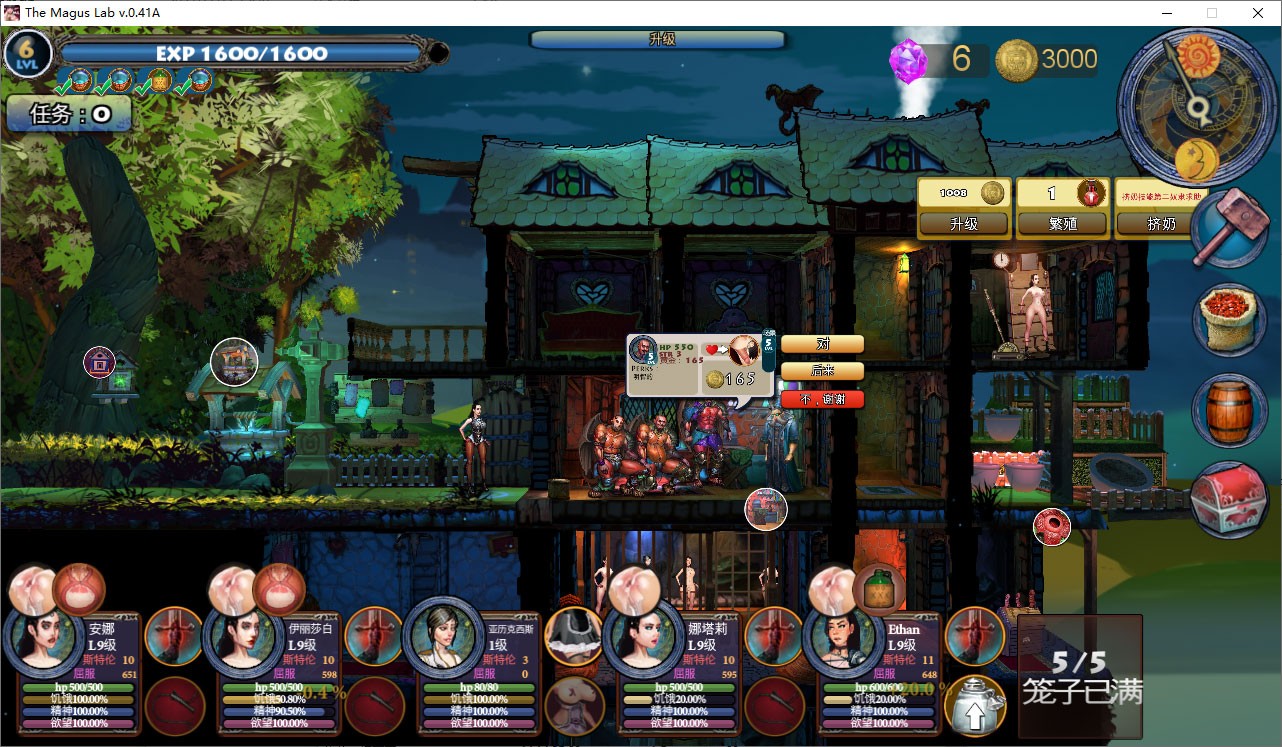Viewport: 1282px width, 747px height.
Task: Open the 任务 quest tracker
Action: [69, 114]
